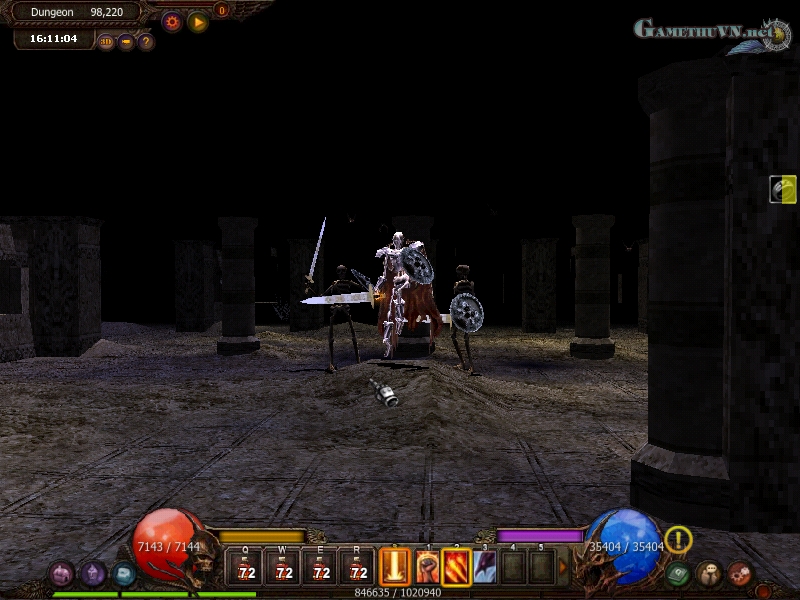Viewport: 800px width, 600px height.
Task: Use the fist strike skill icon
Action: click(x=427, y=567)
